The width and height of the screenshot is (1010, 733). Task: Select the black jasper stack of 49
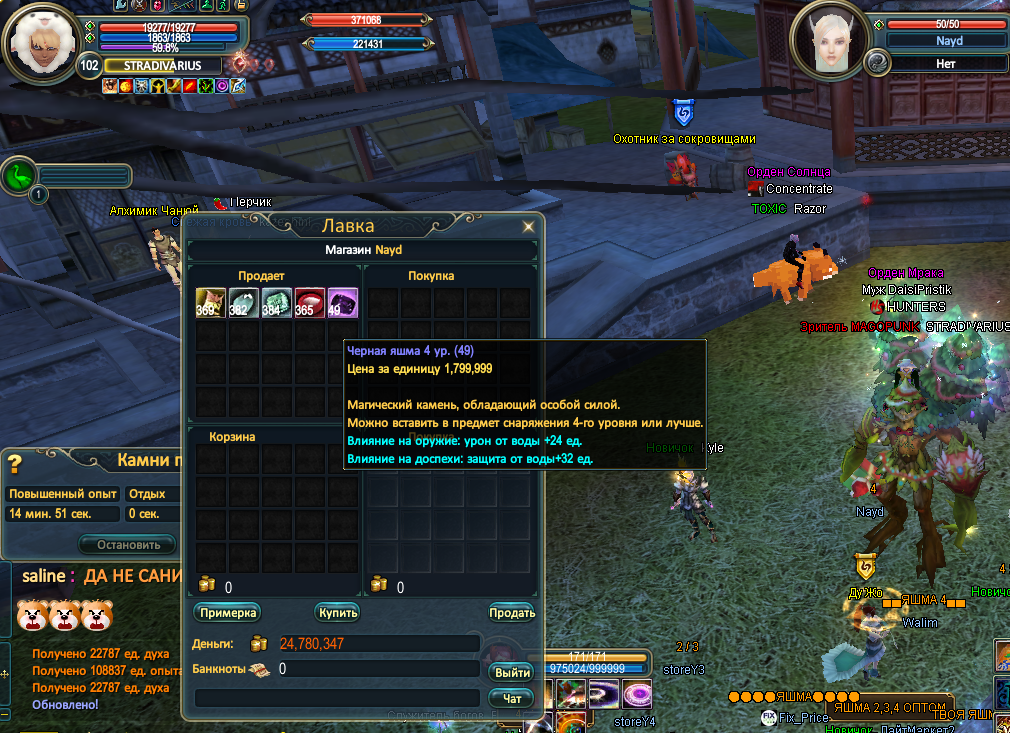[x=342, y=302]
